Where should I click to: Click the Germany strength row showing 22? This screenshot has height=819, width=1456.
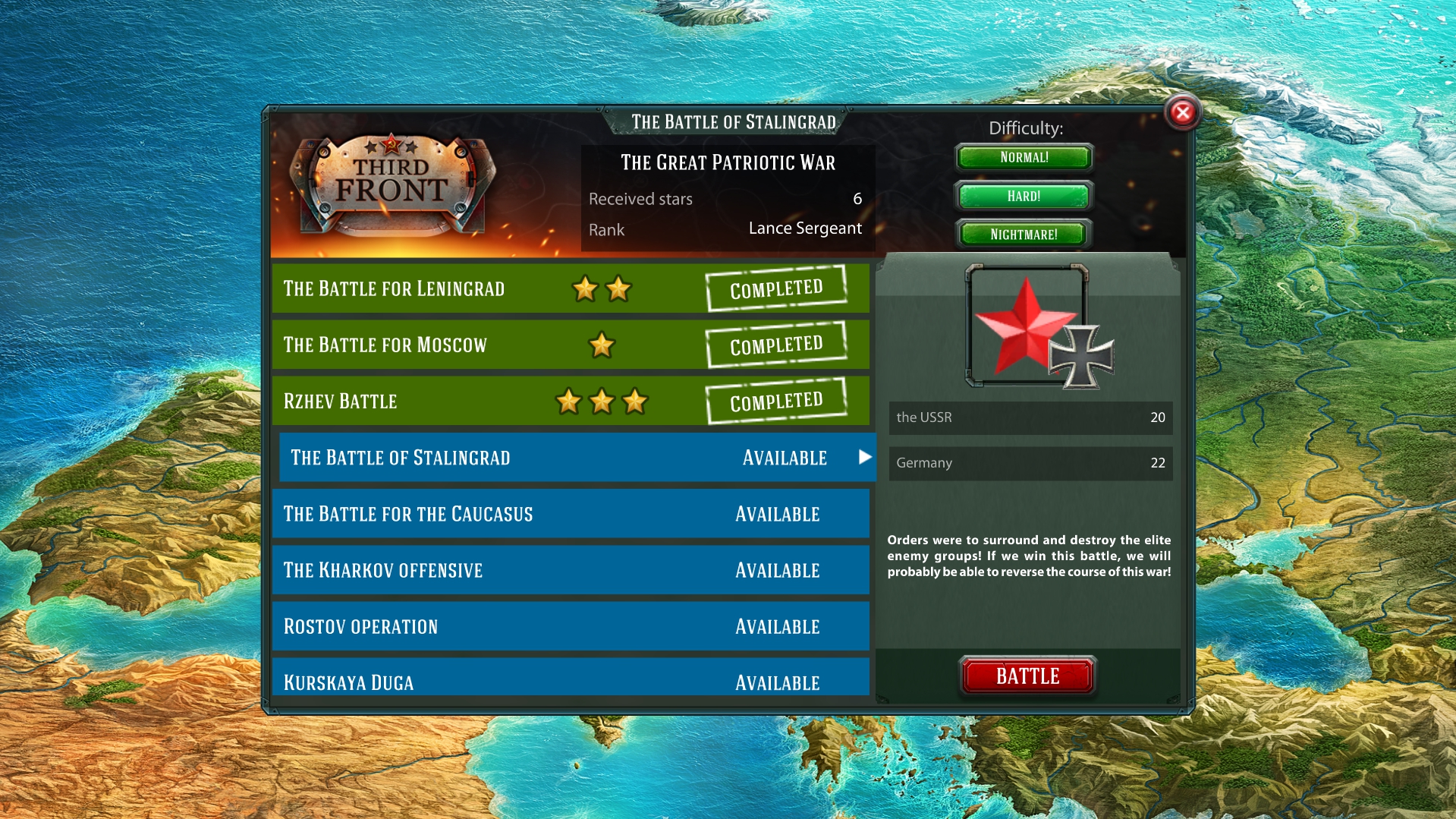1029,462
